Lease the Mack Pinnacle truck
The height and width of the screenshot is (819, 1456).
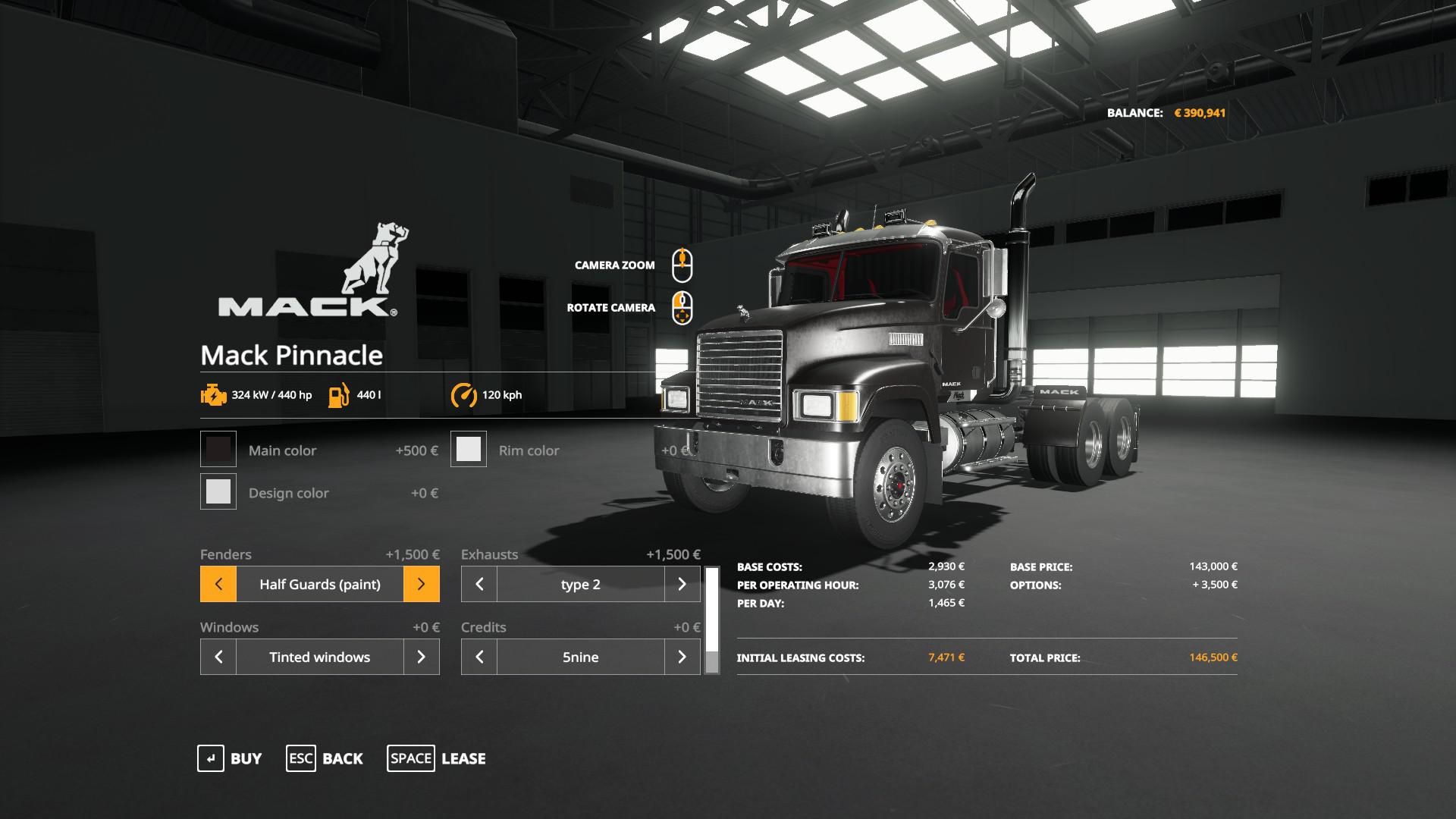437,758
